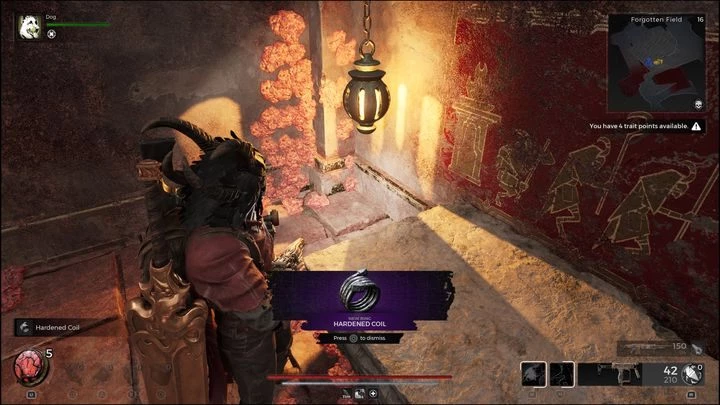
Task: Activate the first archetype skill icon
Action: tap(534, 374)
